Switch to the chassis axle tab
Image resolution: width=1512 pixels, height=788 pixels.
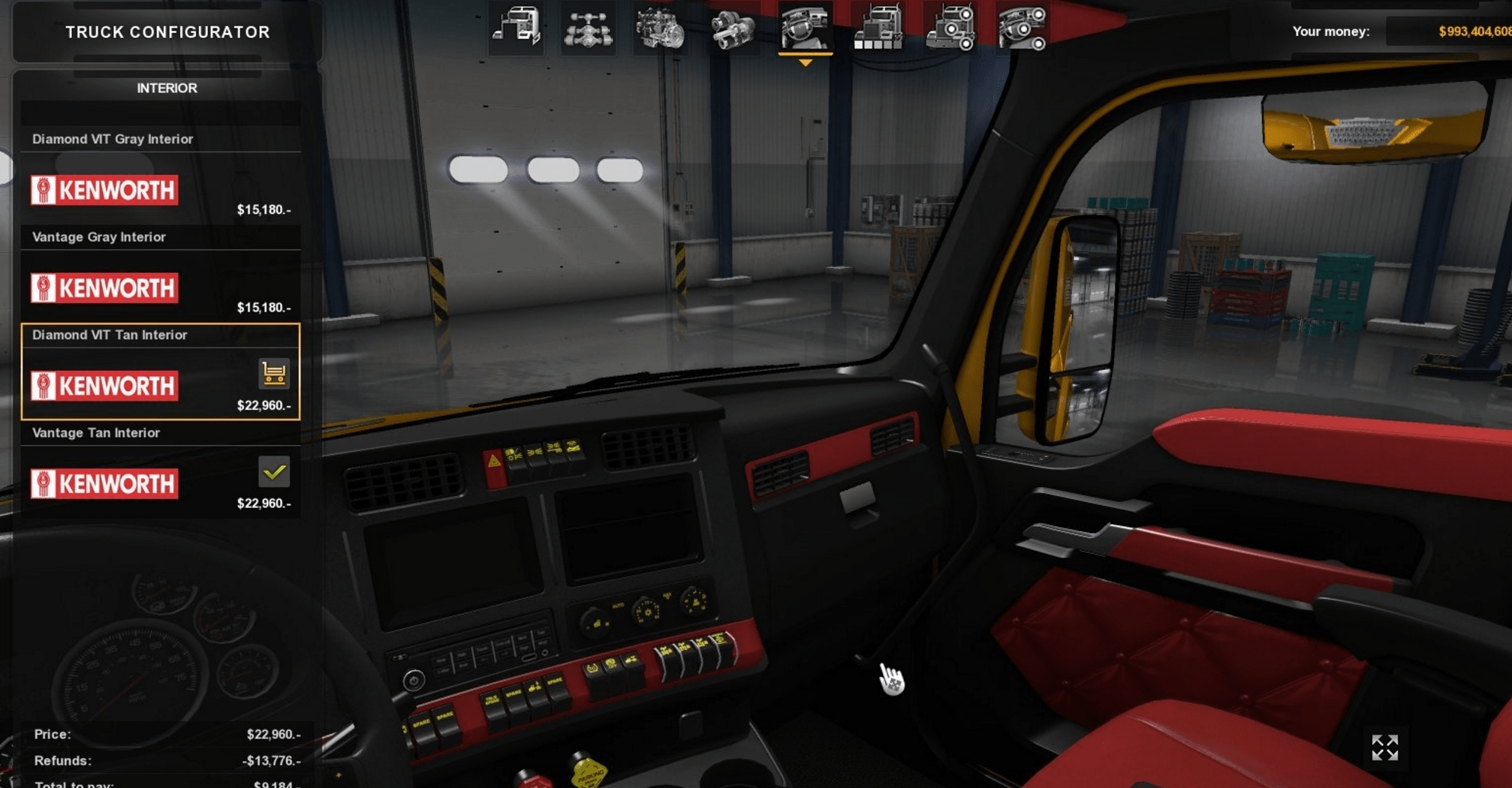click(x=589, y=29)
